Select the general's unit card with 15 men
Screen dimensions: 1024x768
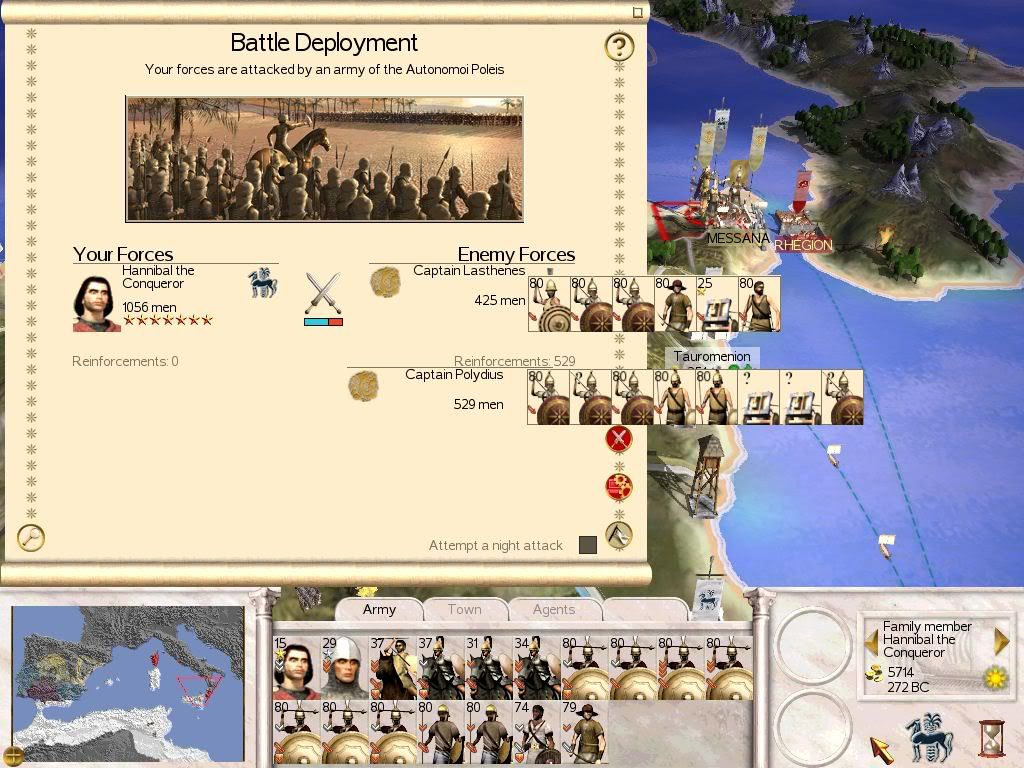295,667
